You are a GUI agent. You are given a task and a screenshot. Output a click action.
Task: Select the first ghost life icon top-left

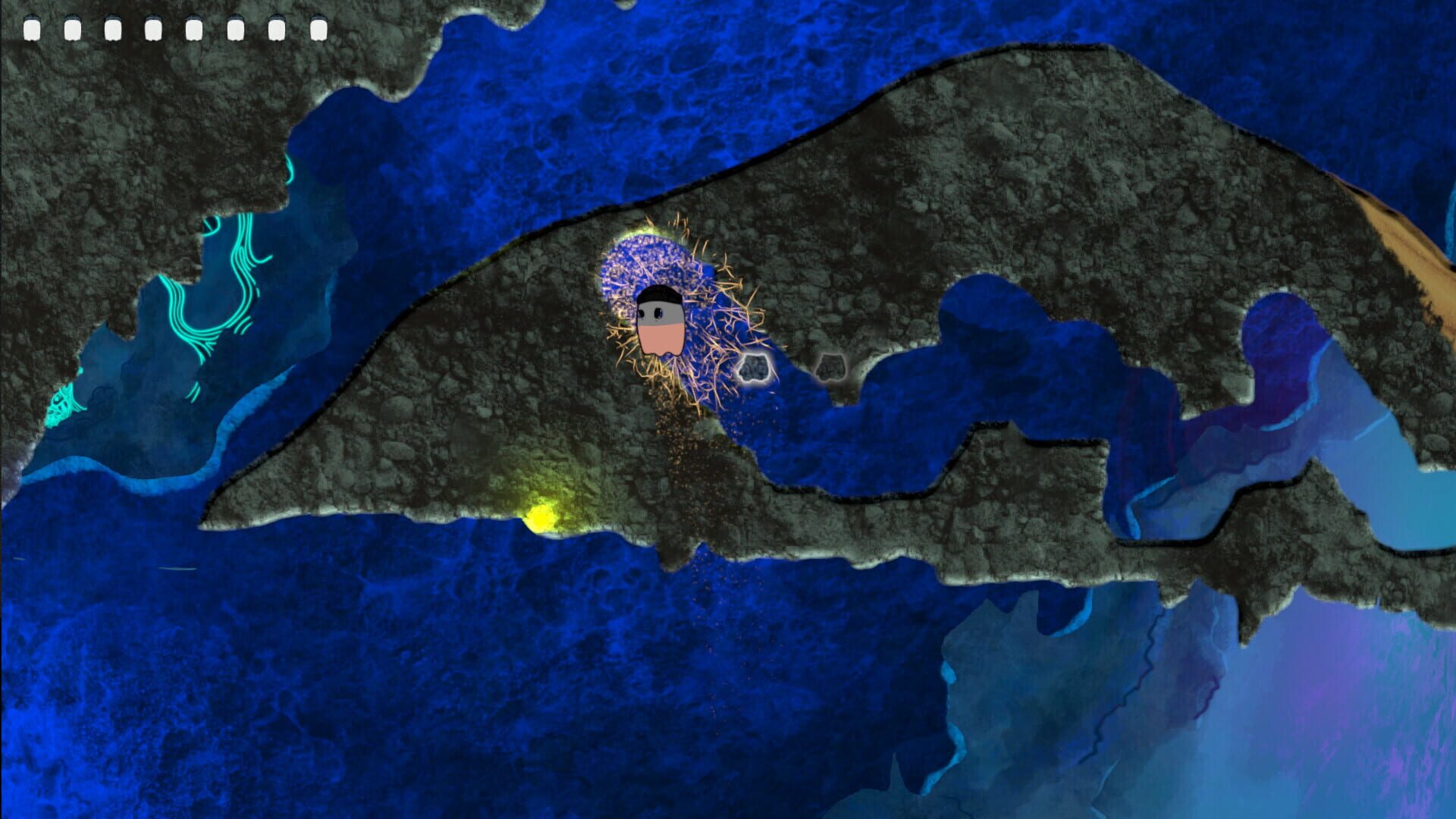(33, 28)
